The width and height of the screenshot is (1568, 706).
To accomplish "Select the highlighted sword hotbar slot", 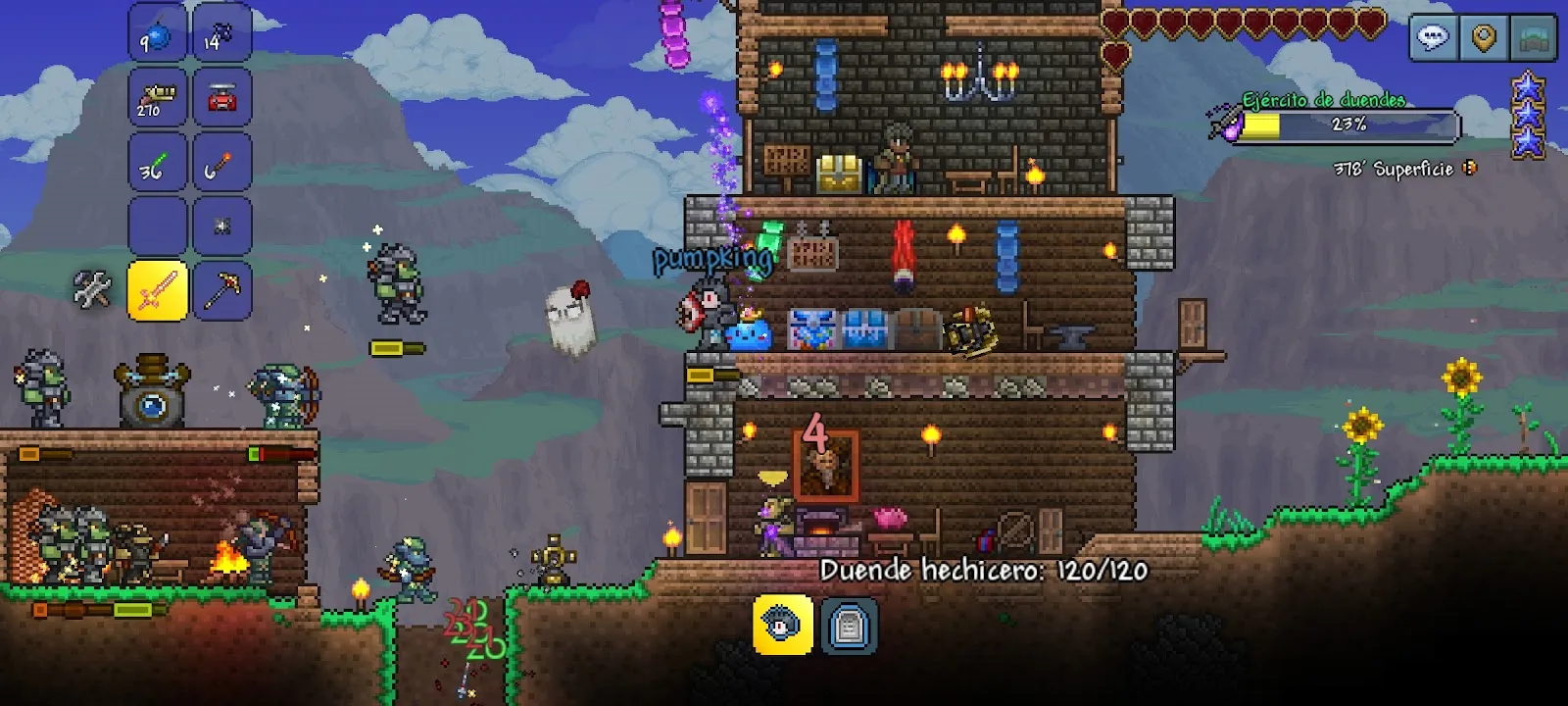I will click(158, 291).
